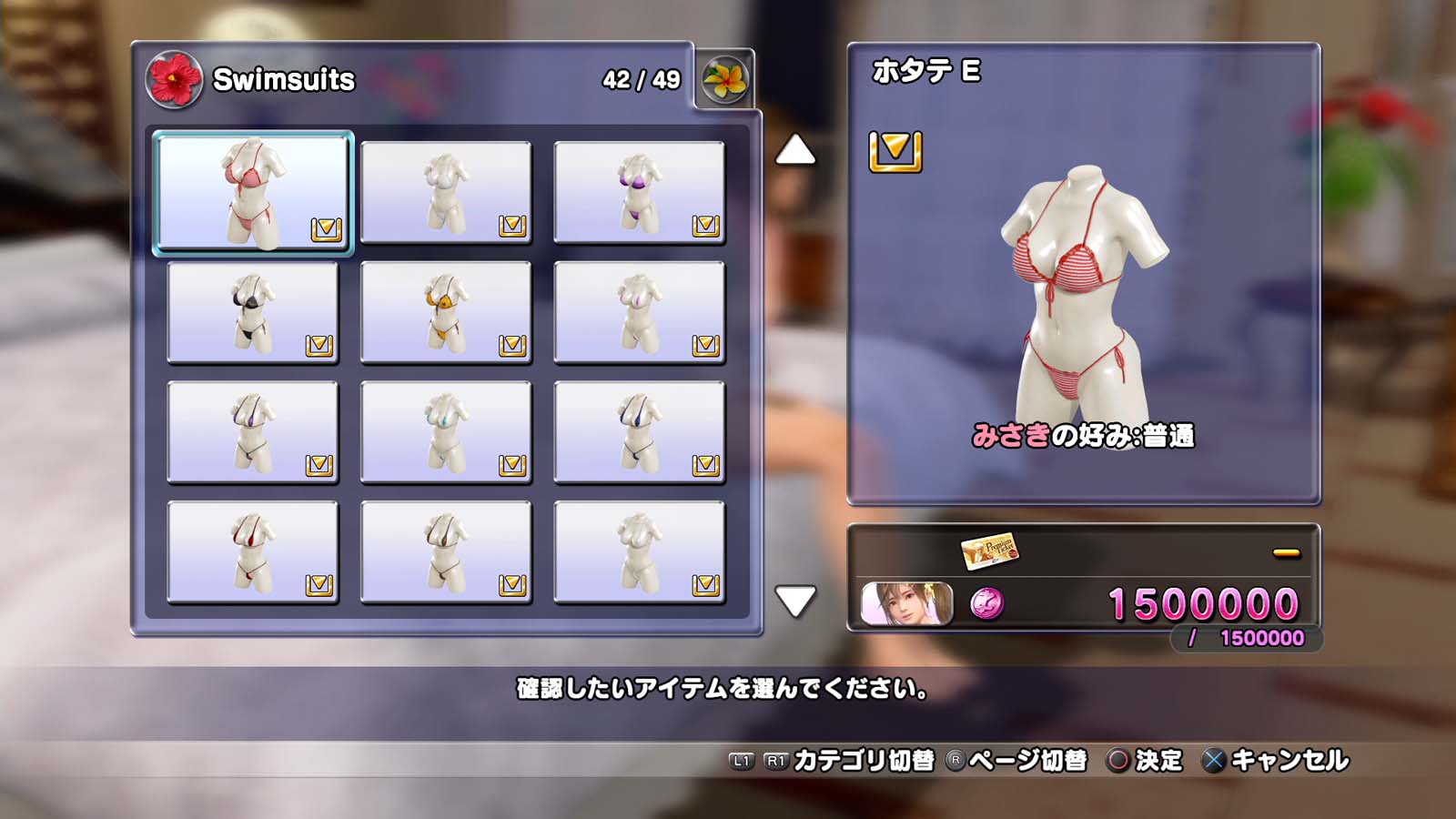Choose the pale pink bikini tile
The image size is (1456, 819).
[x=639, y=312]
